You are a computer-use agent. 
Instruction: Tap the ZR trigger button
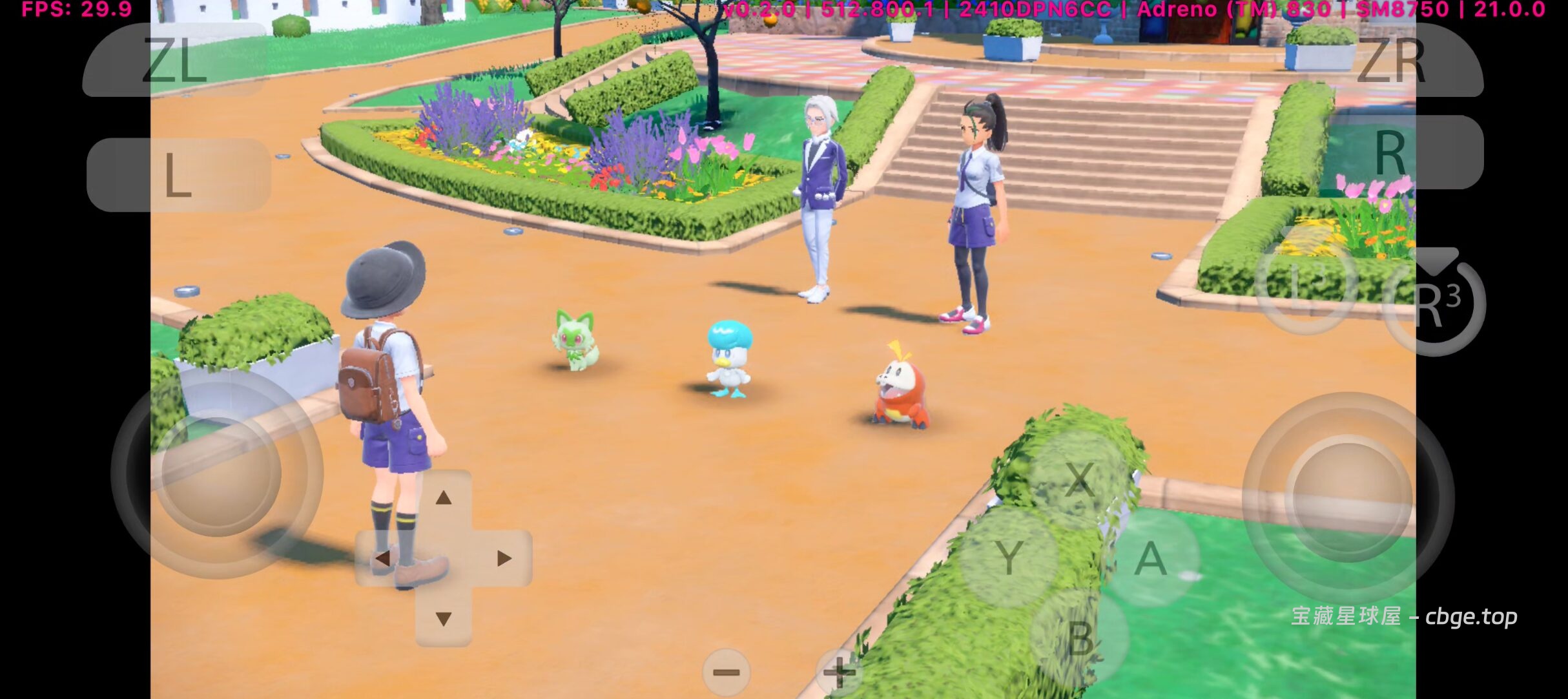click(1392, 60)
